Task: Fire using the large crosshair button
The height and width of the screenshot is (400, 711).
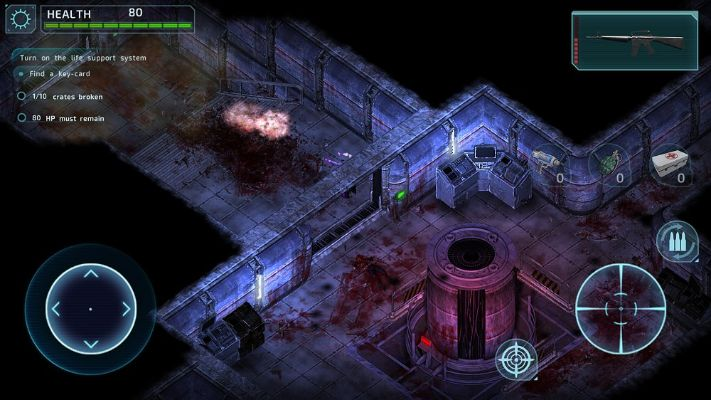Action: (x=620, y=307)
